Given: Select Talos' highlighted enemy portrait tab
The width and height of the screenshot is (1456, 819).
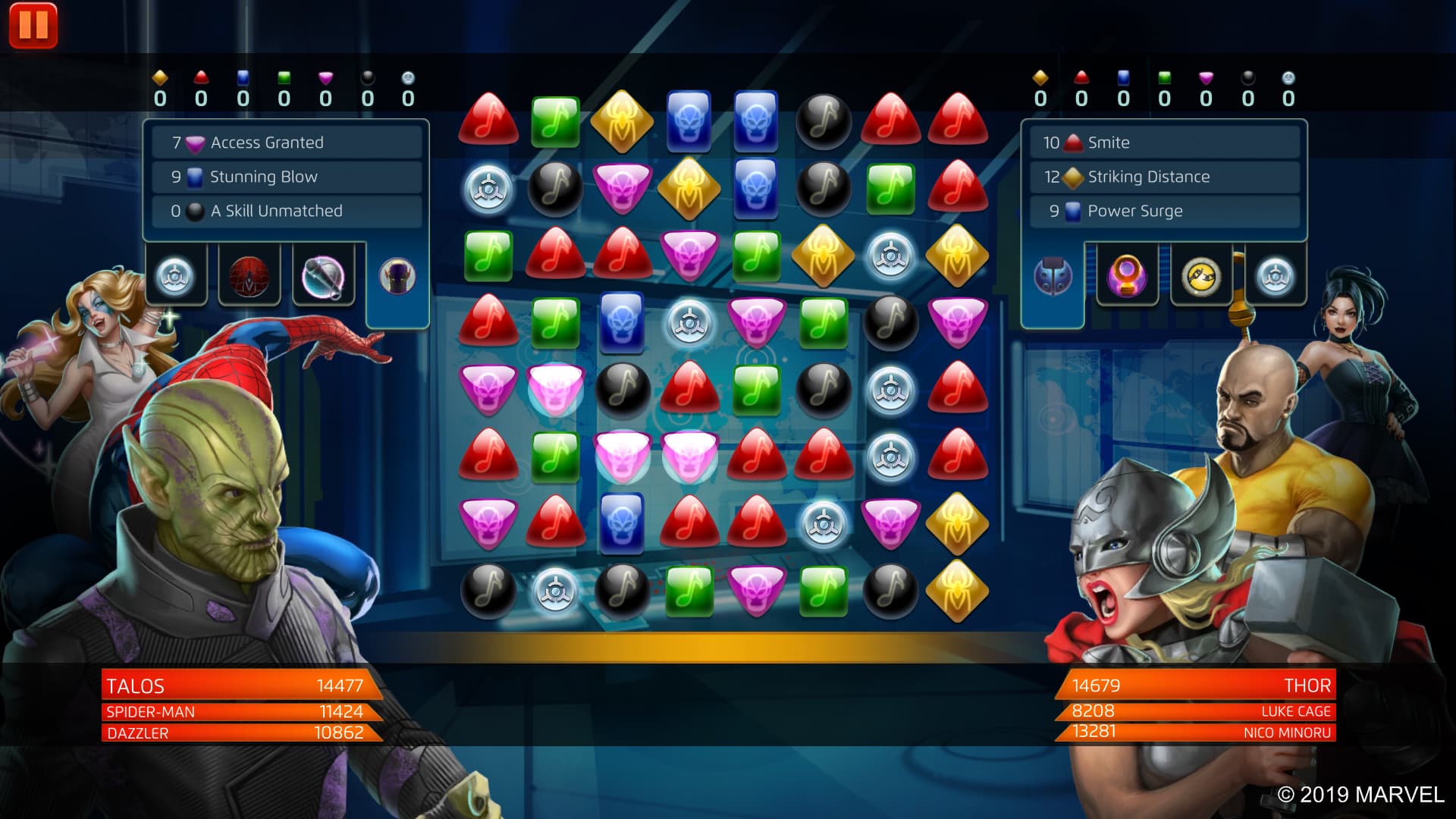Looking at the screenshot, I should (x=396, y=275).
